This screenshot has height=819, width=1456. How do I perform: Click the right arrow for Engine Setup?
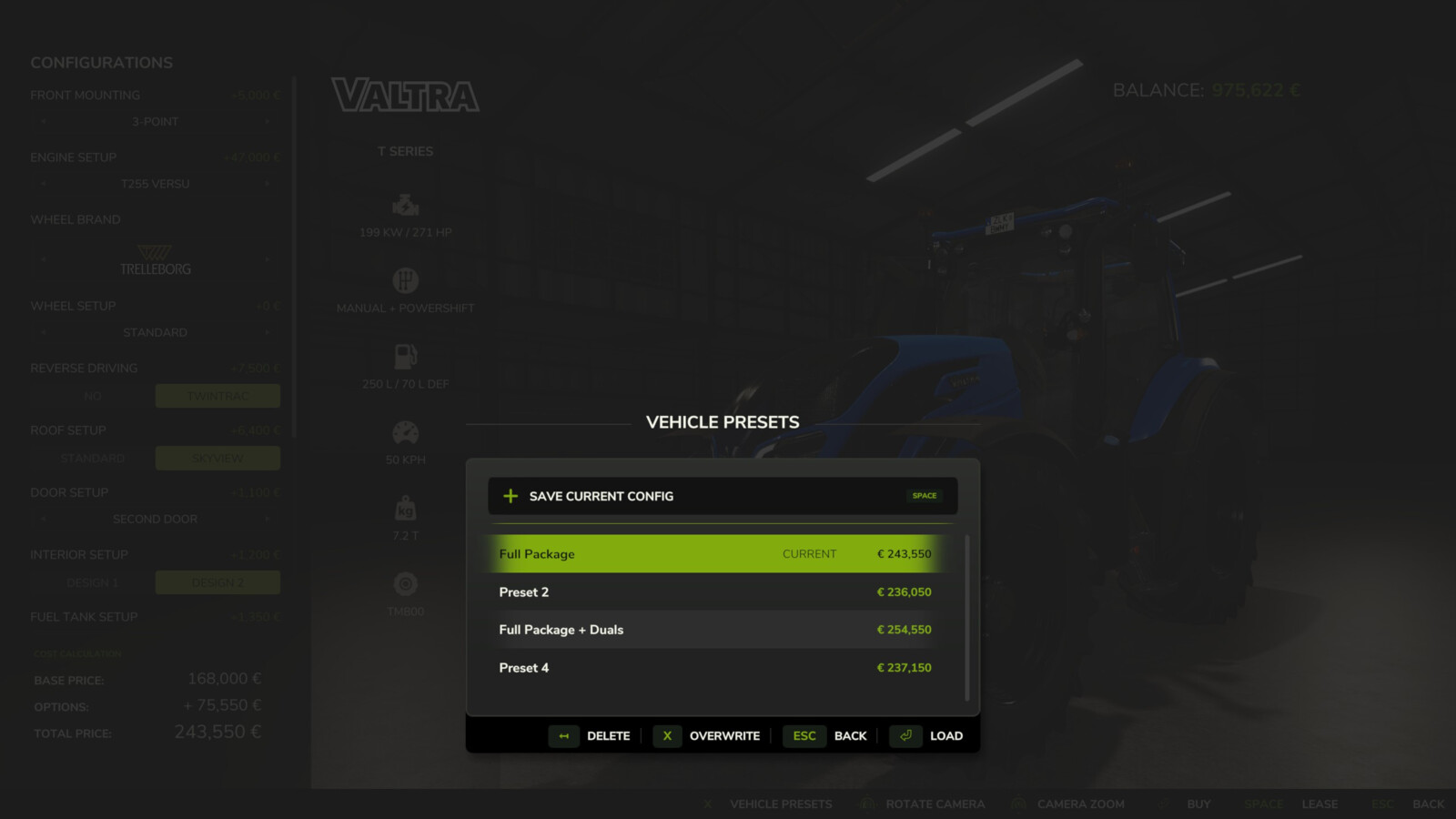tap(267, 184)
